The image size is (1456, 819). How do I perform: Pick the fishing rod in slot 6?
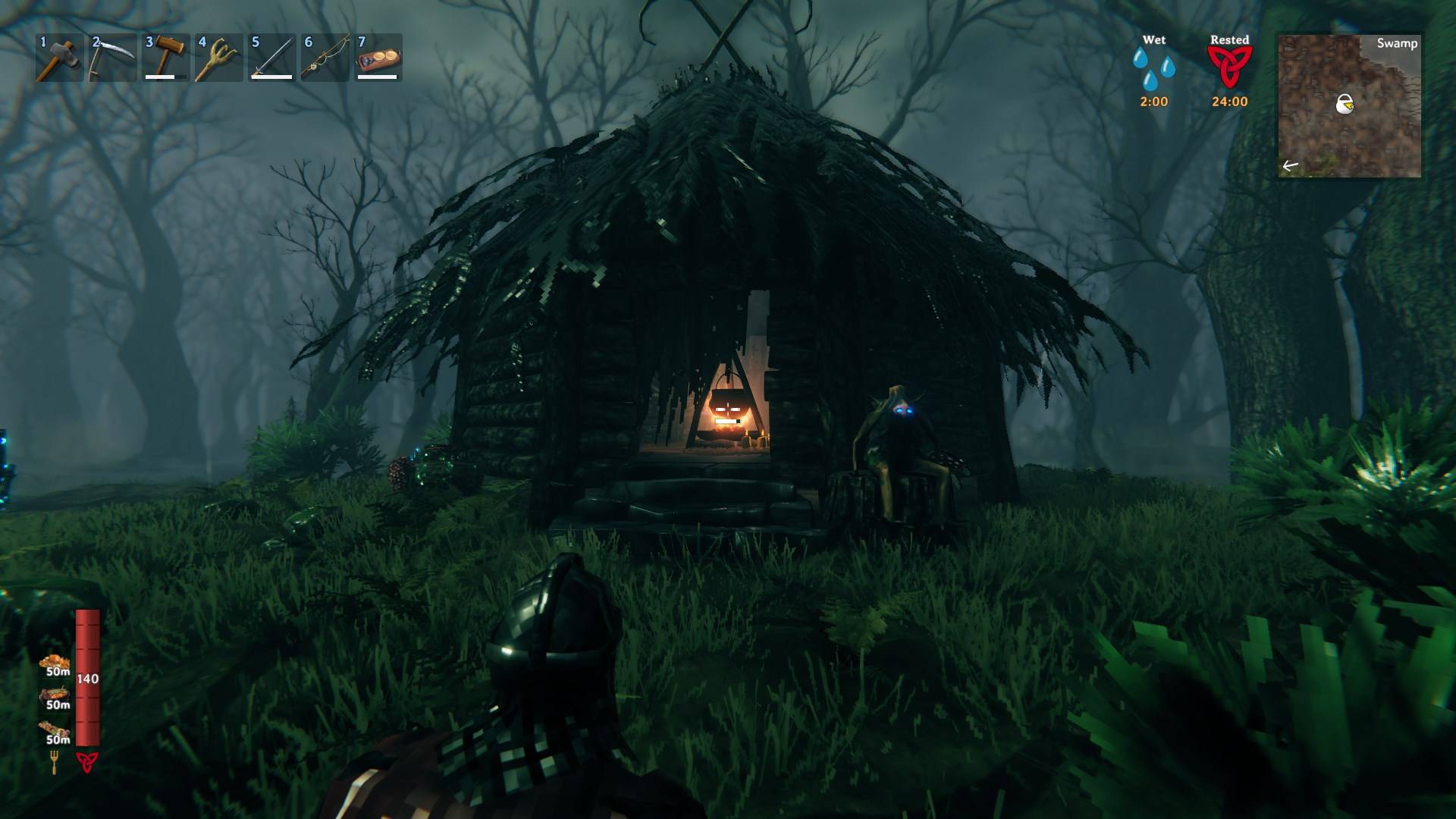tap(325, 58)
